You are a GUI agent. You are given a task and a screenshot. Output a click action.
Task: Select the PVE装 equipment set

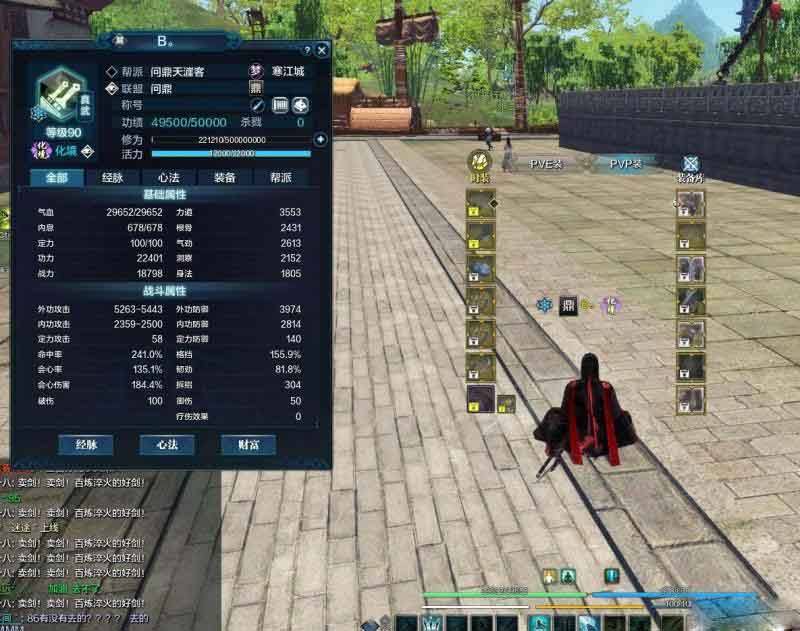coord(546,163)
